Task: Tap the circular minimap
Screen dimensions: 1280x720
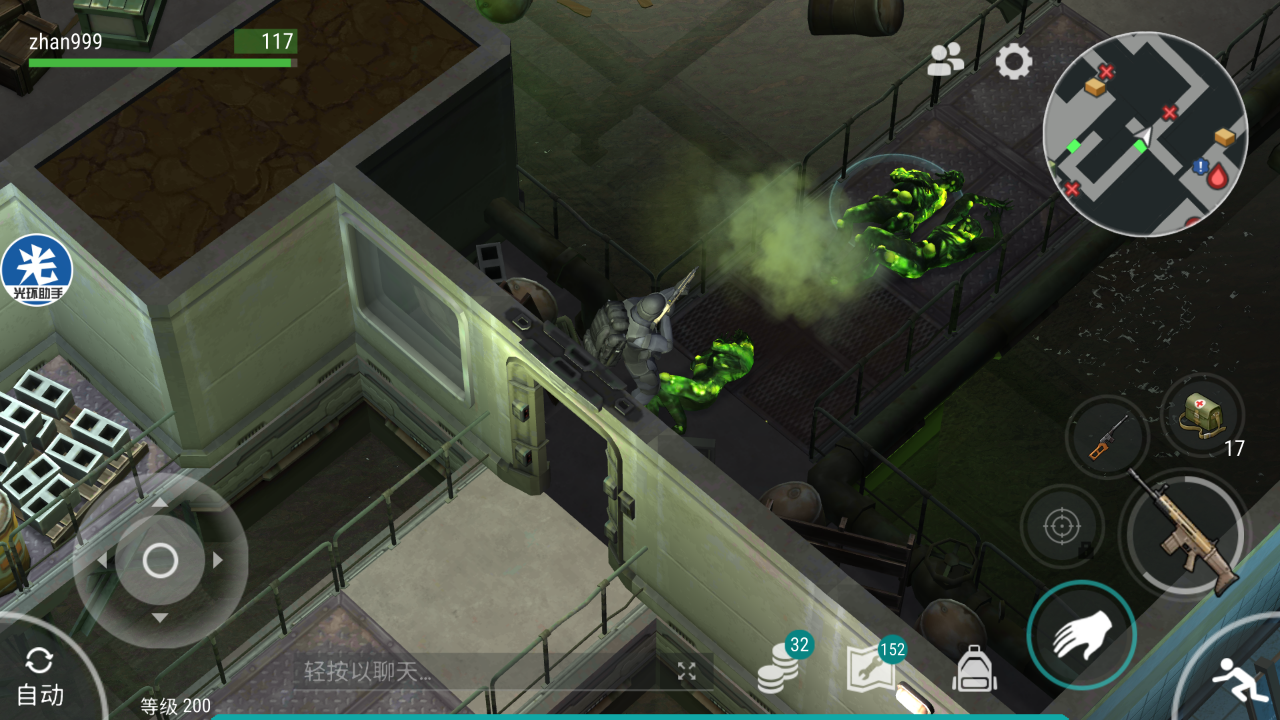Action: pos(1145,134)
